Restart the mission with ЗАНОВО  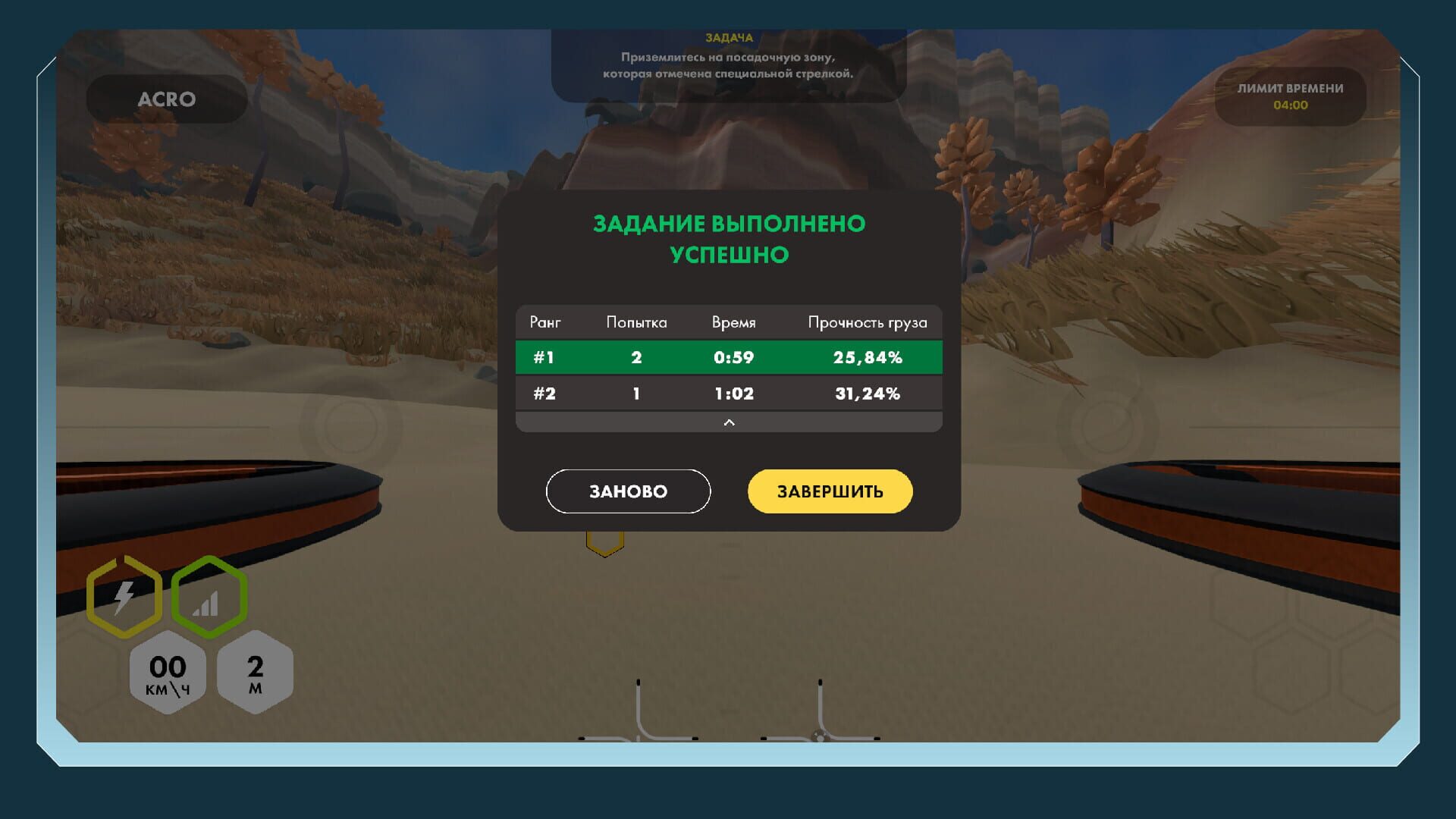[x=628, y=491]
